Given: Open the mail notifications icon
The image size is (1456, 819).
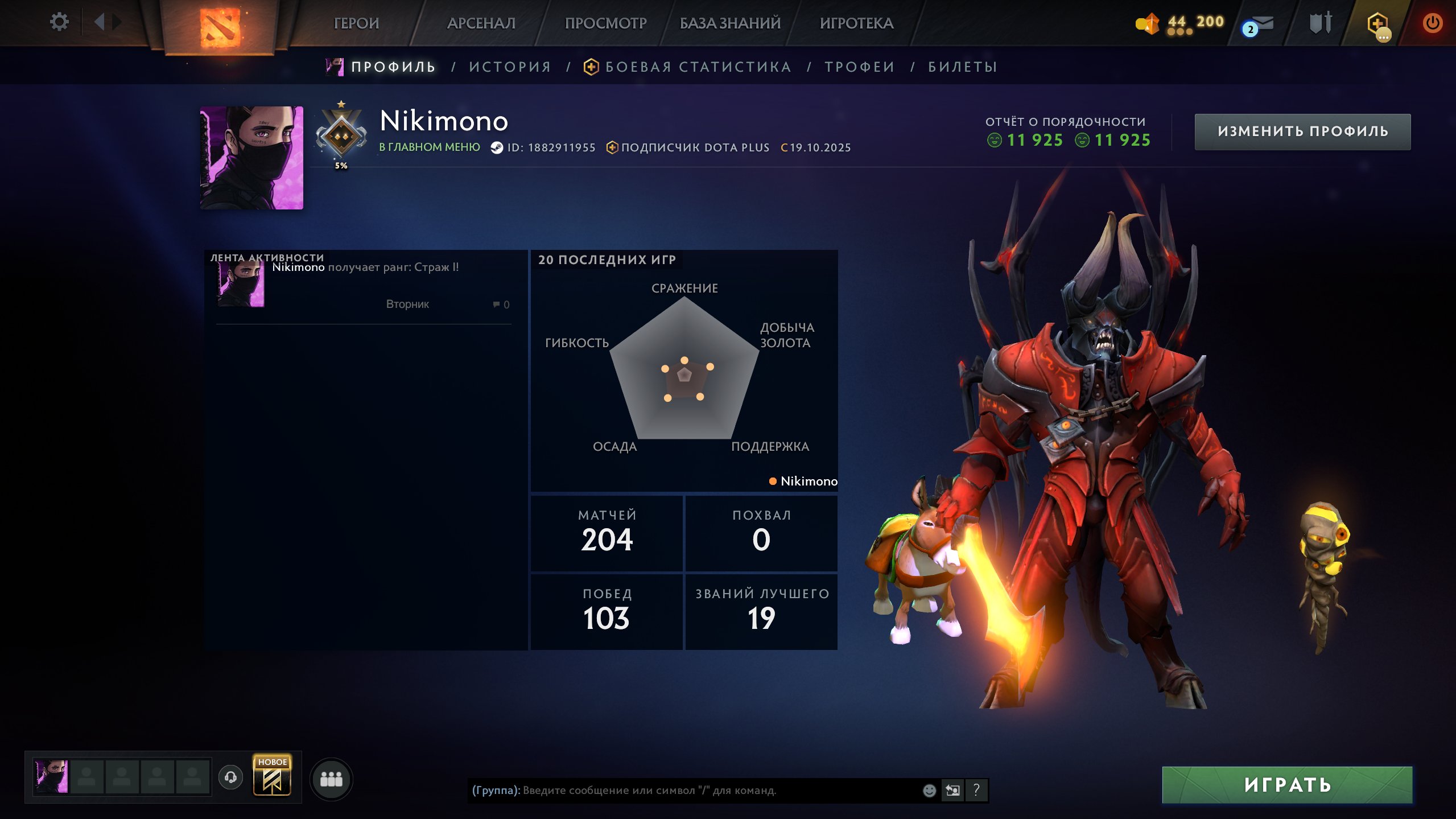Looking at the screenshot, I should pyautogui.click(x=1259, y=26).
